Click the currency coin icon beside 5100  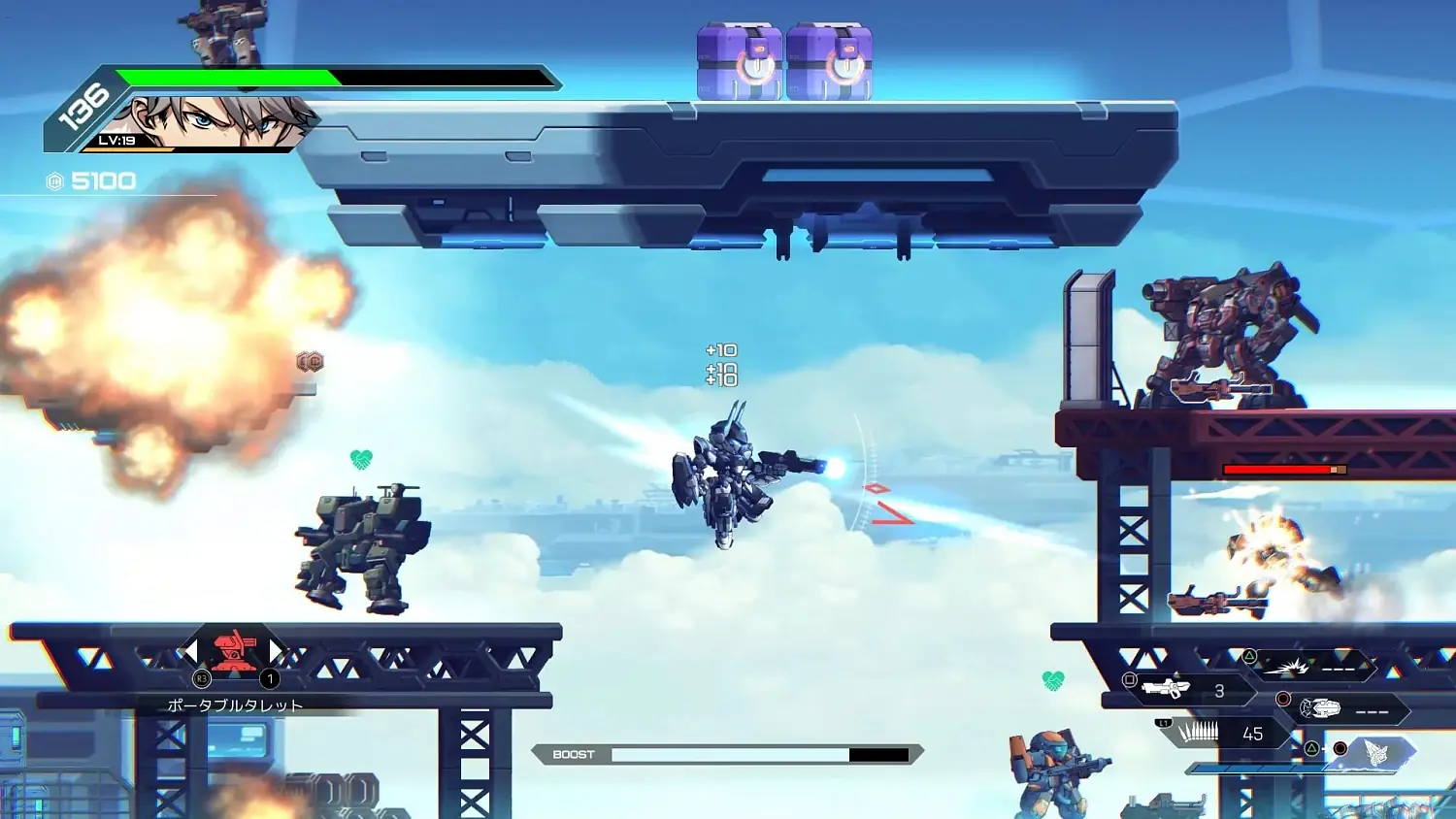click(55, 180)
